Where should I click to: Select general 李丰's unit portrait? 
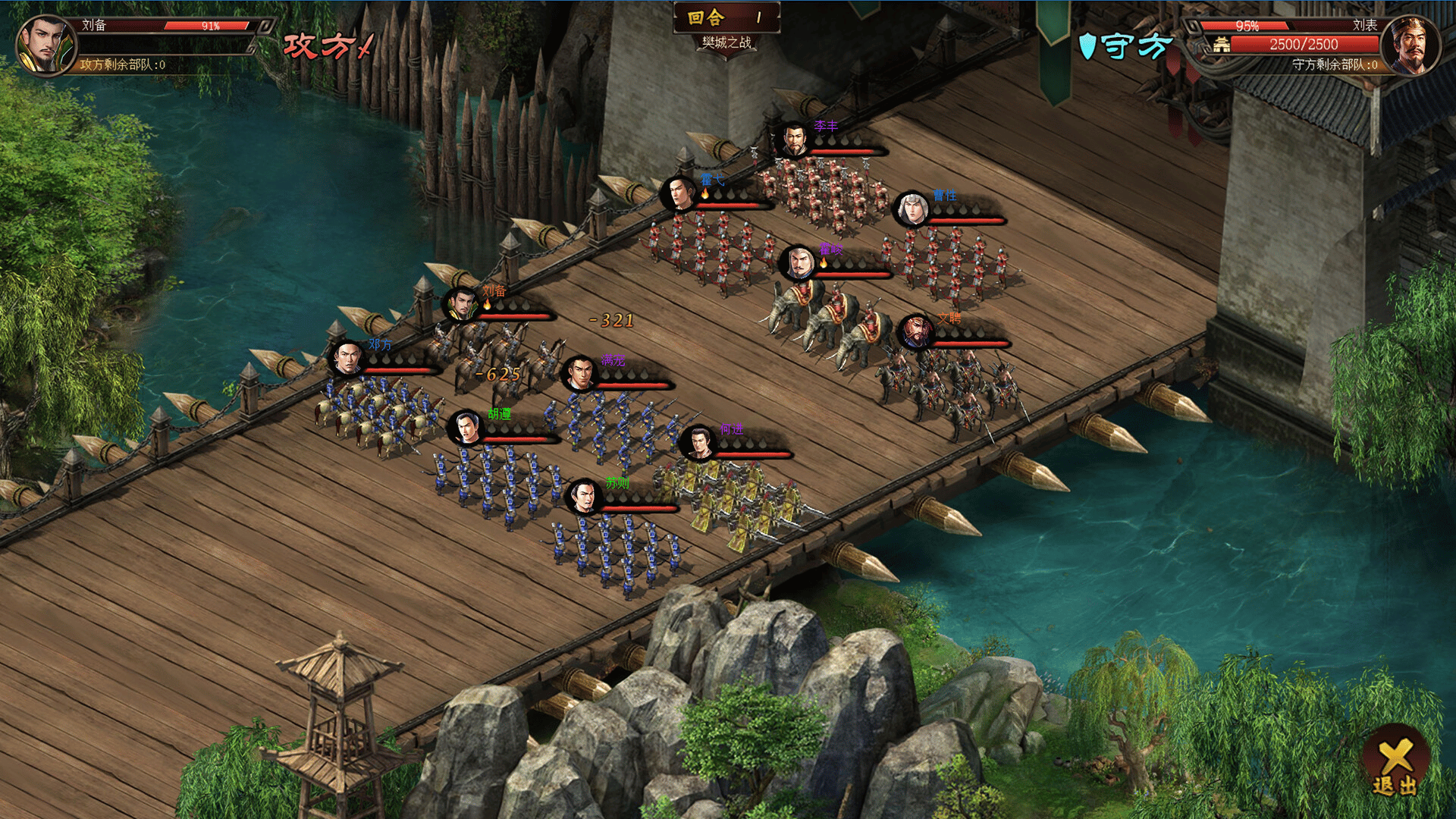point(794,140)
